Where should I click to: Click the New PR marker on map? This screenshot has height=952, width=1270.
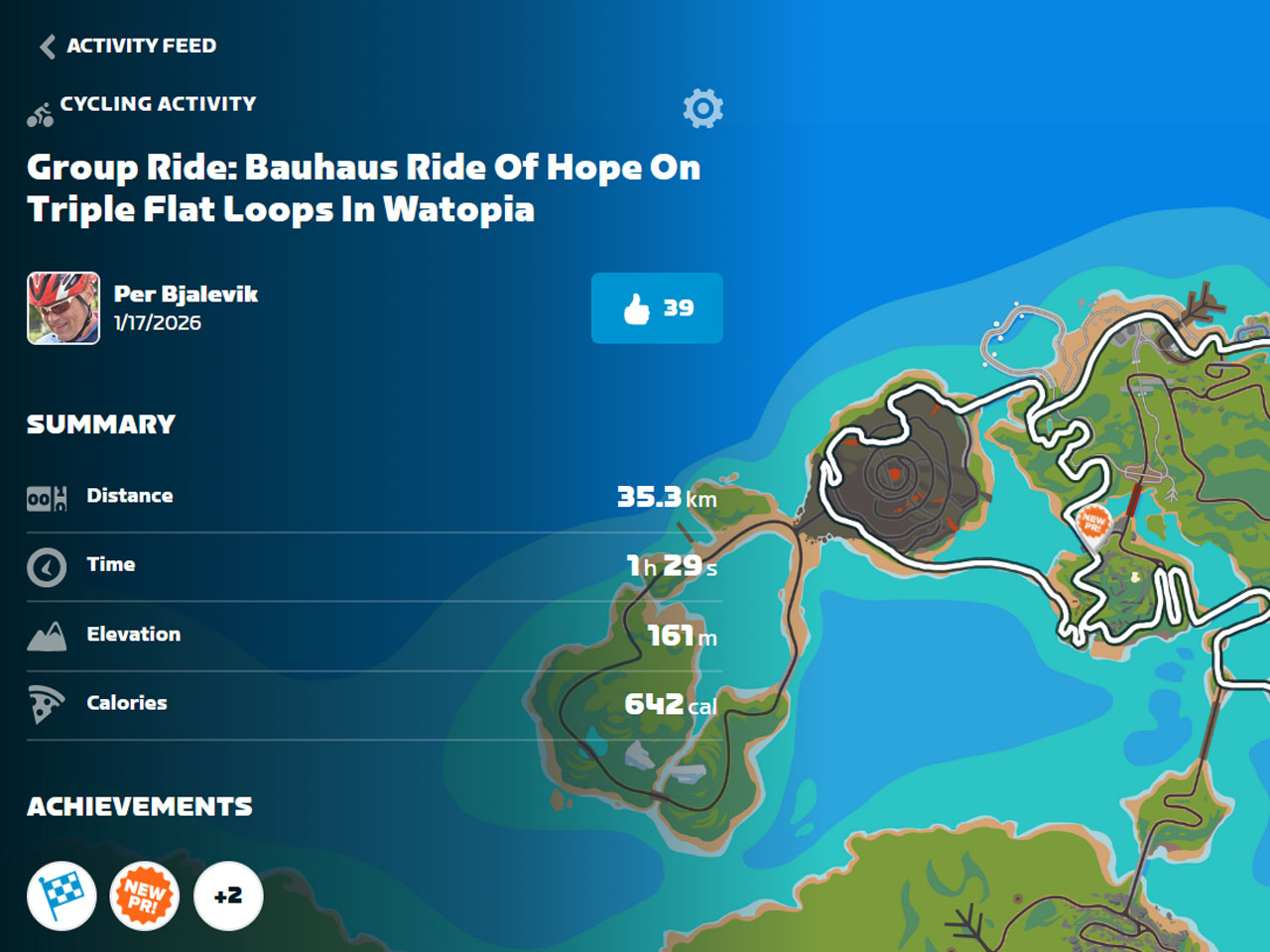click(1093, 523)
